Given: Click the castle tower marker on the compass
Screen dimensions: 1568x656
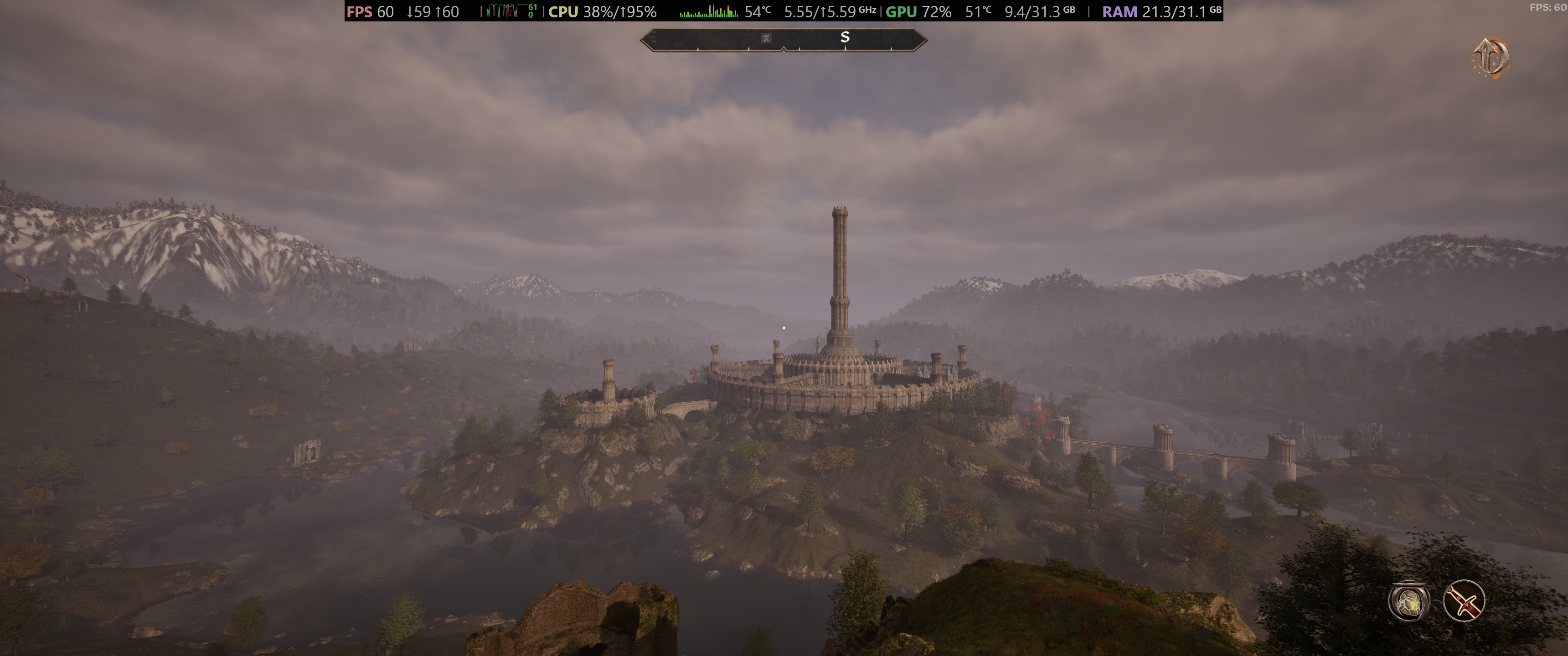Looking at the screenshot, I should [x=766, y=38].
